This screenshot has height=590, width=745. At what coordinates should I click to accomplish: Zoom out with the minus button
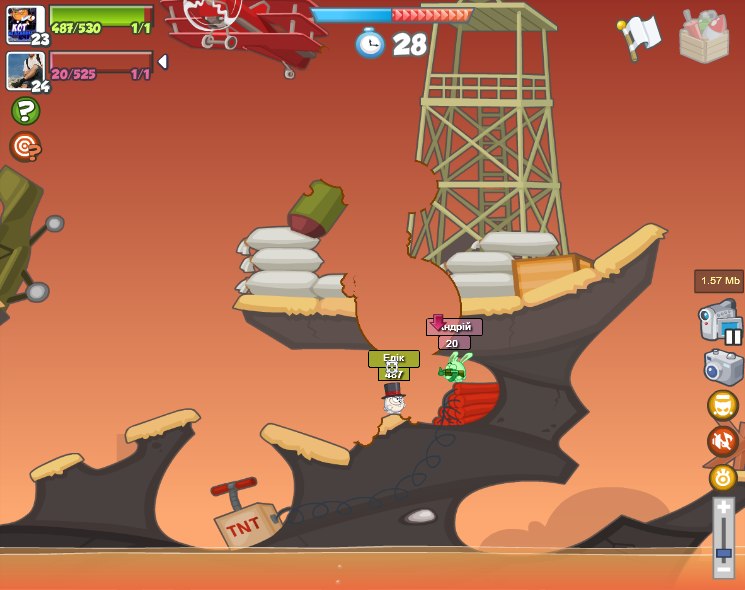point(723,568)
